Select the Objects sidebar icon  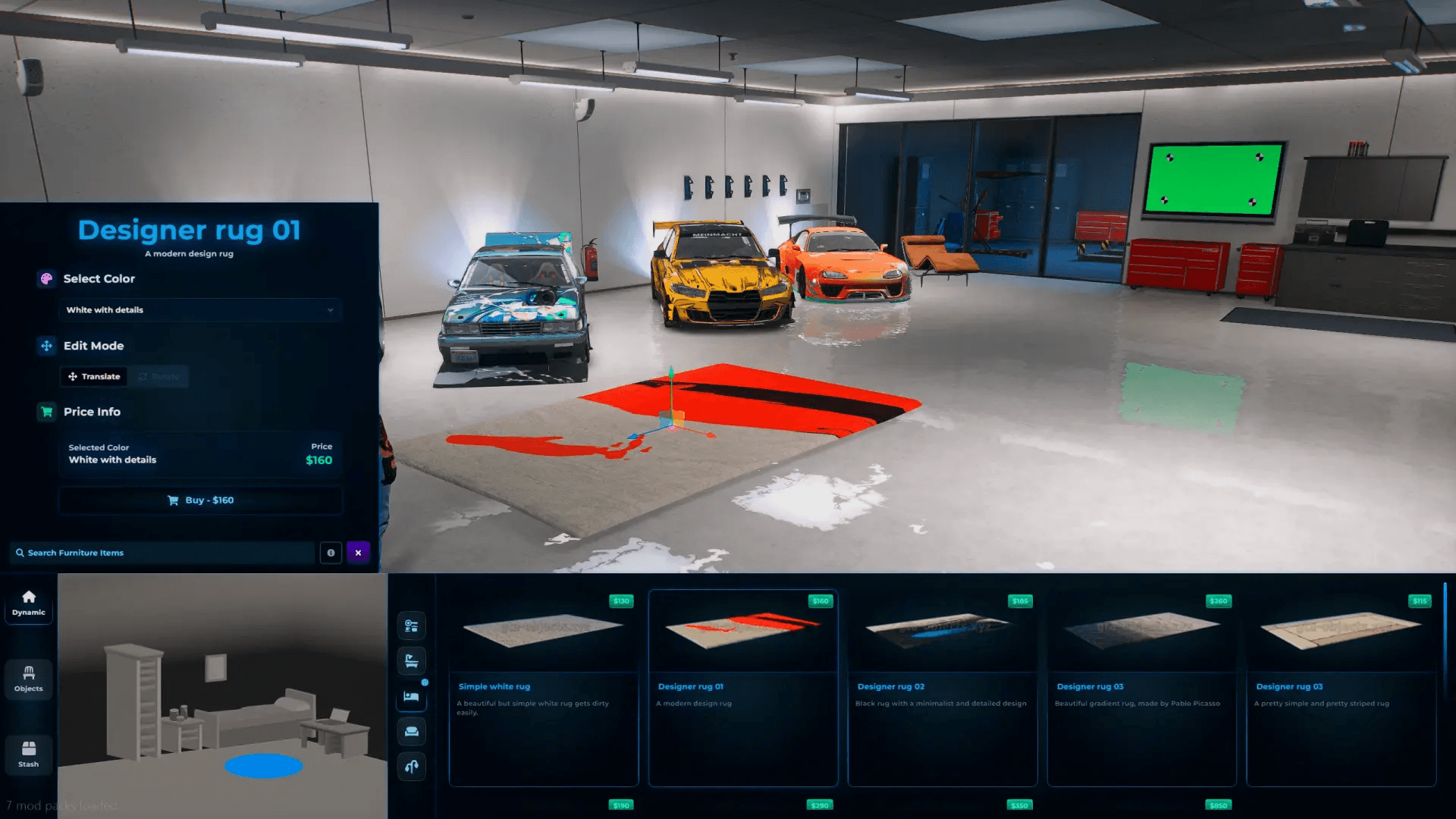pyautogui.click(x=29, y=679)
